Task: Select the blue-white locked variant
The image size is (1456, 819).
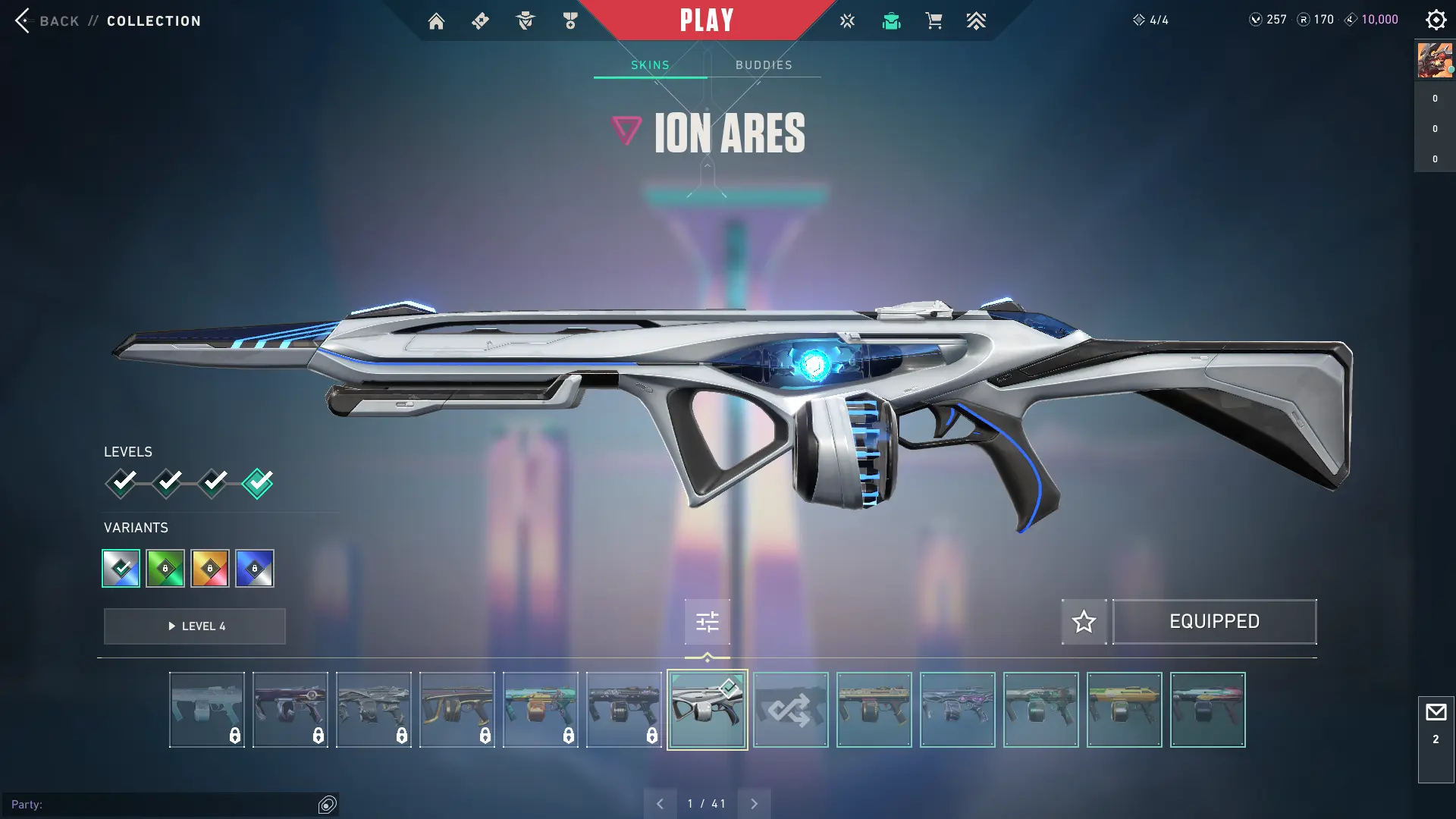Action: click(x=255, y=568)
